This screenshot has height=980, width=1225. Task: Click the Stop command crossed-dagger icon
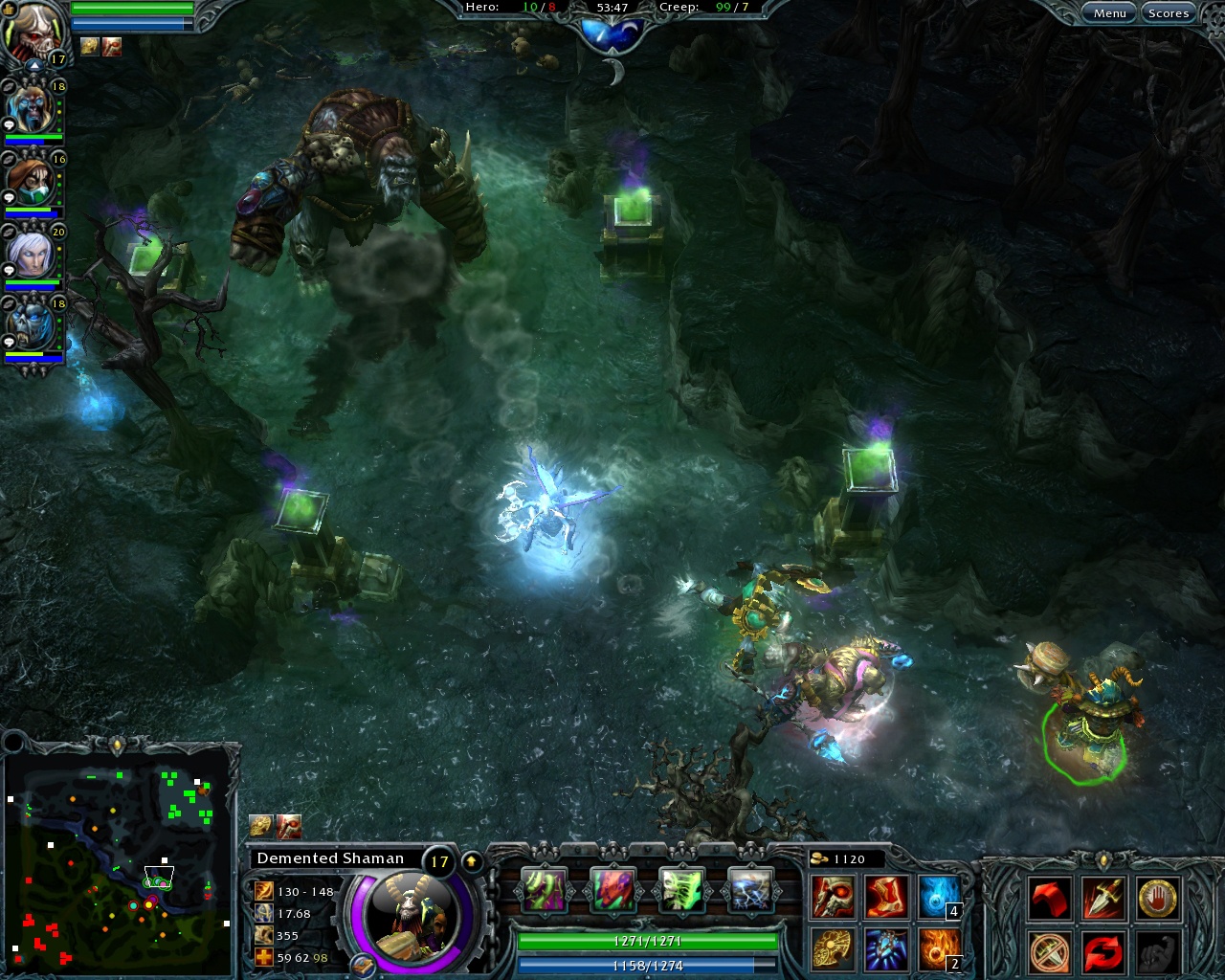1050,953
